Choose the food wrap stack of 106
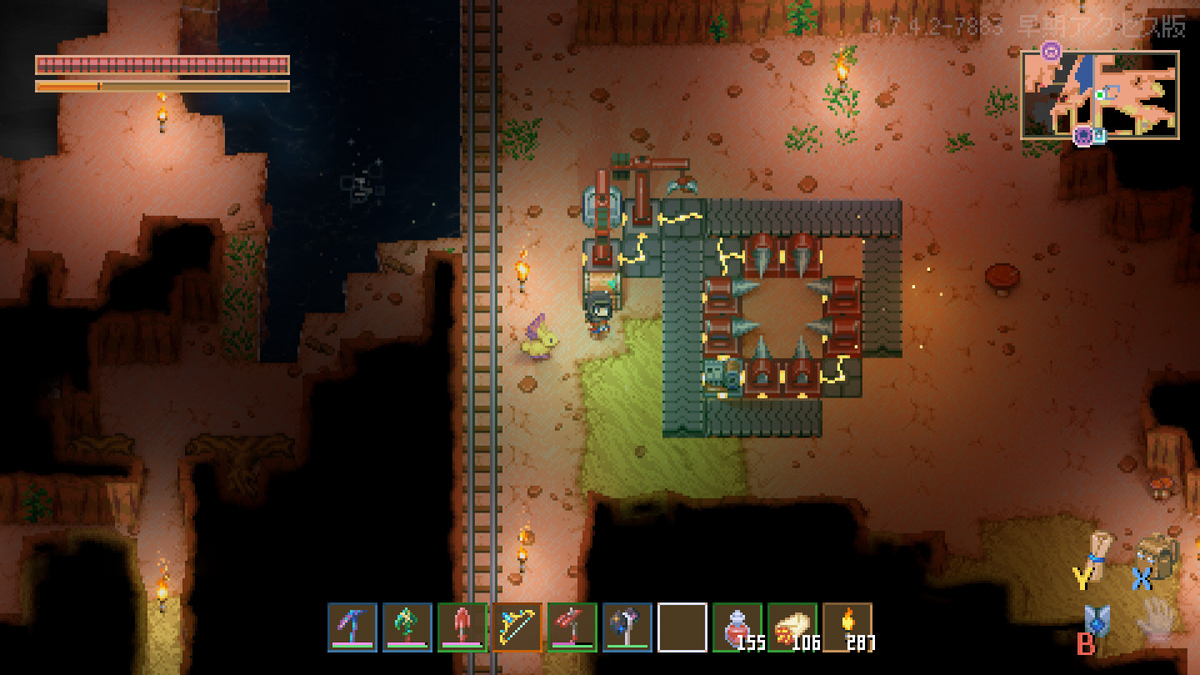 pos(792,627)
